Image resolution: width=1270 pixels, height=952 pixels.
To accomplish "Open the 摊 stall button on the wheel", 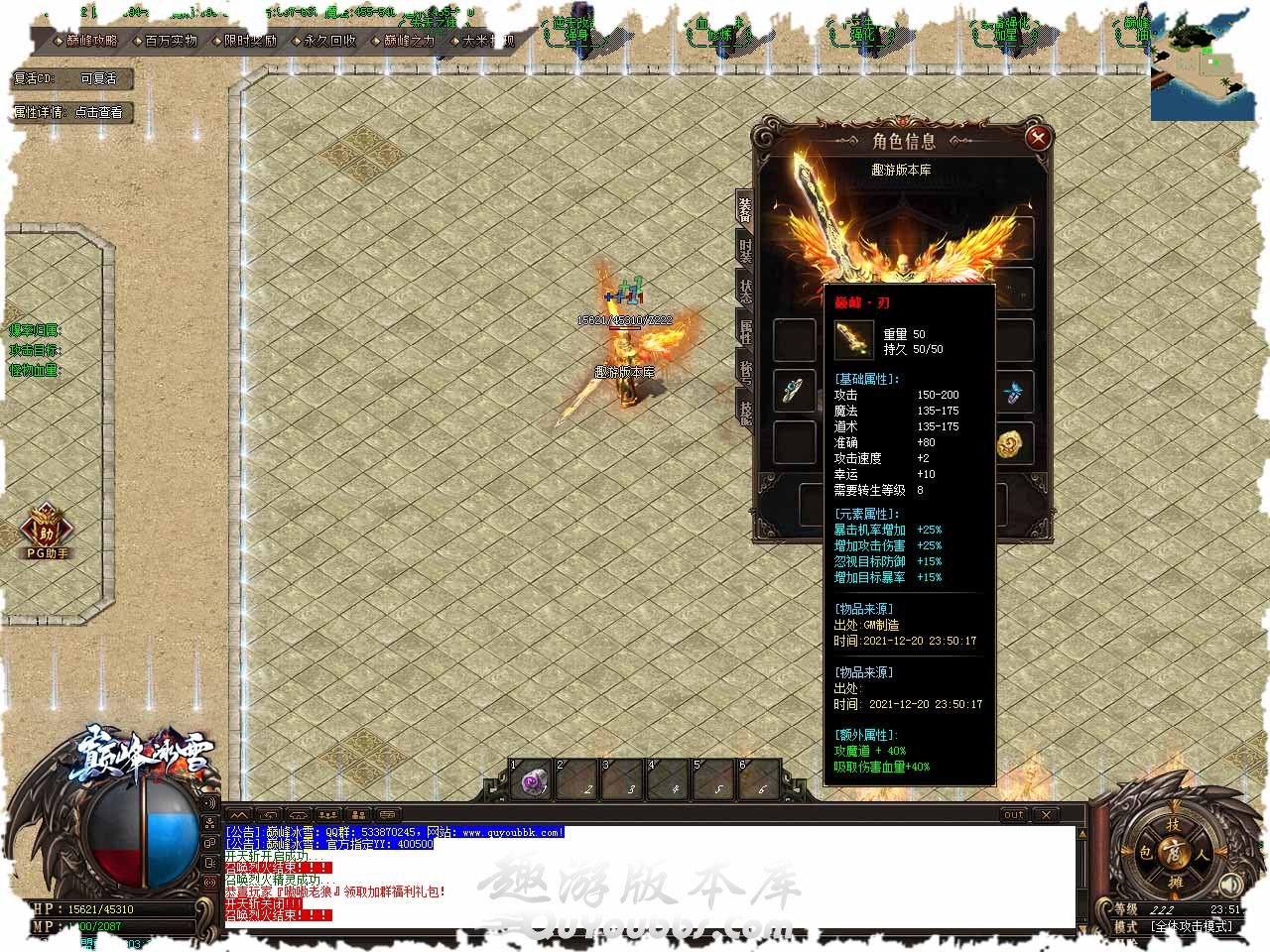I will [x=1175, y=882].
